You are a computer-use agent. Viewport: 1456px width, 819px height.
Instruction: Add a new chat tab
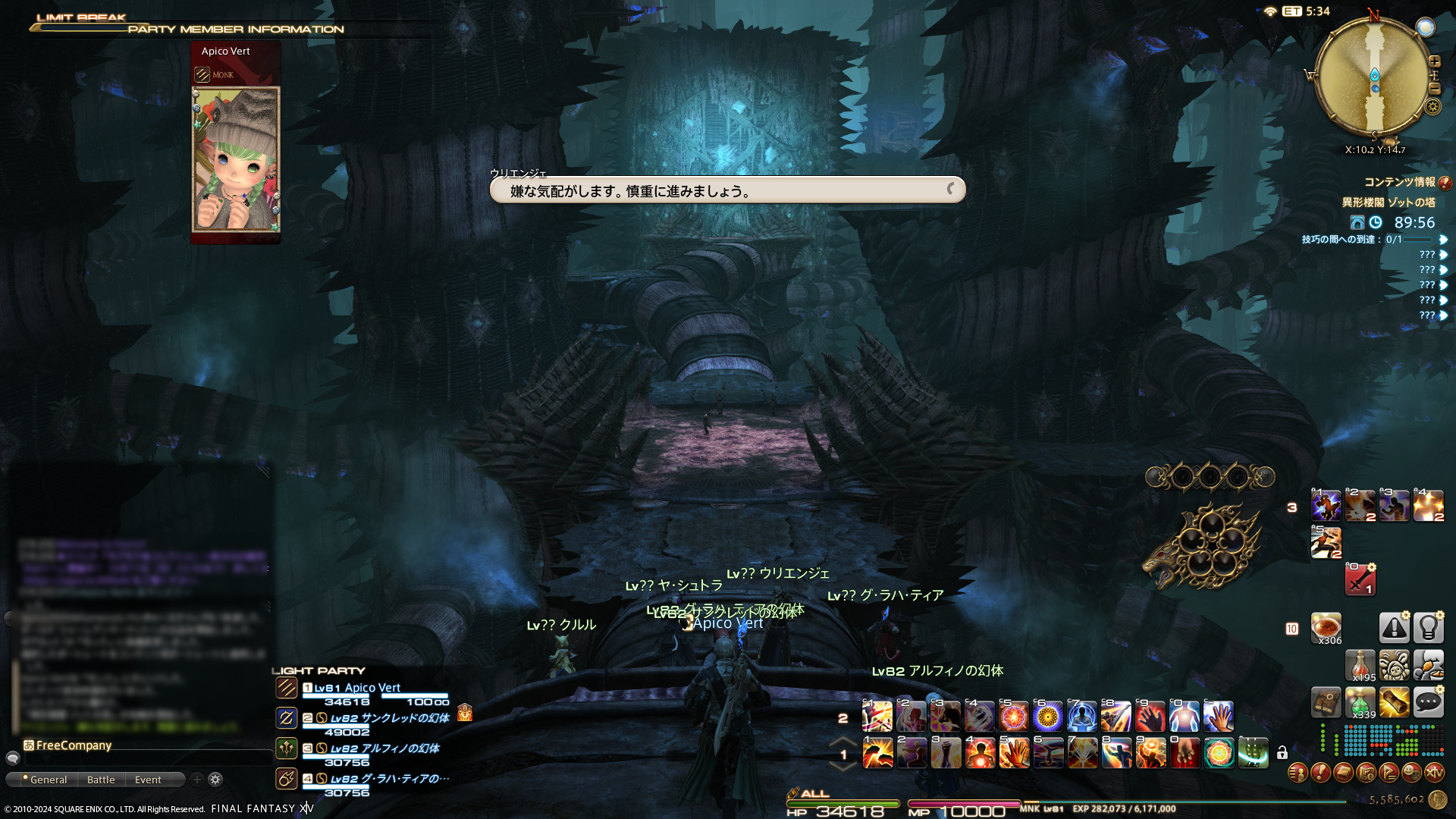click(x=197, y=780)
